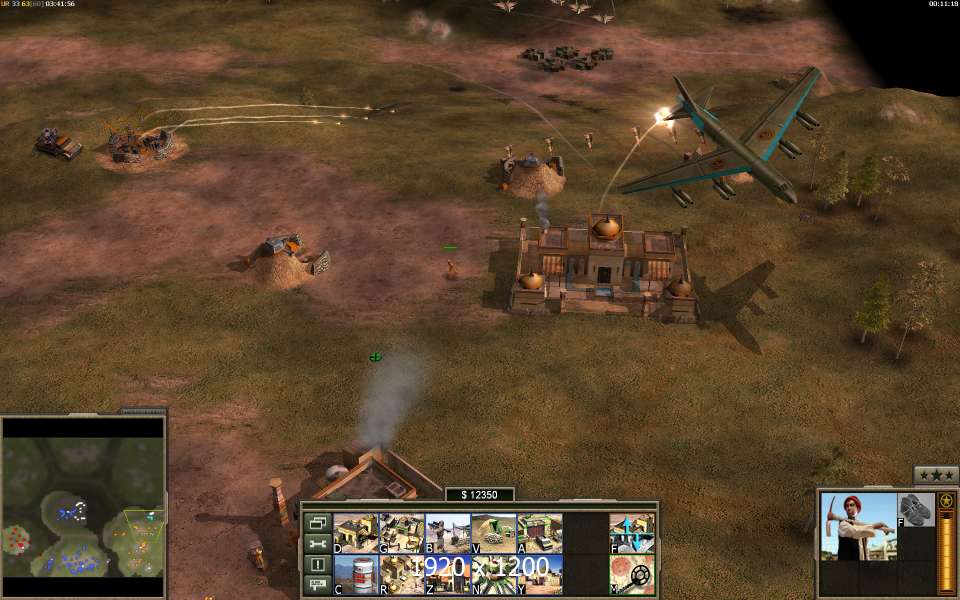This screenshot has width=960, height=600.
Task: Click the worker portrait with pickaxe
Action: click(x=858, y=526)
